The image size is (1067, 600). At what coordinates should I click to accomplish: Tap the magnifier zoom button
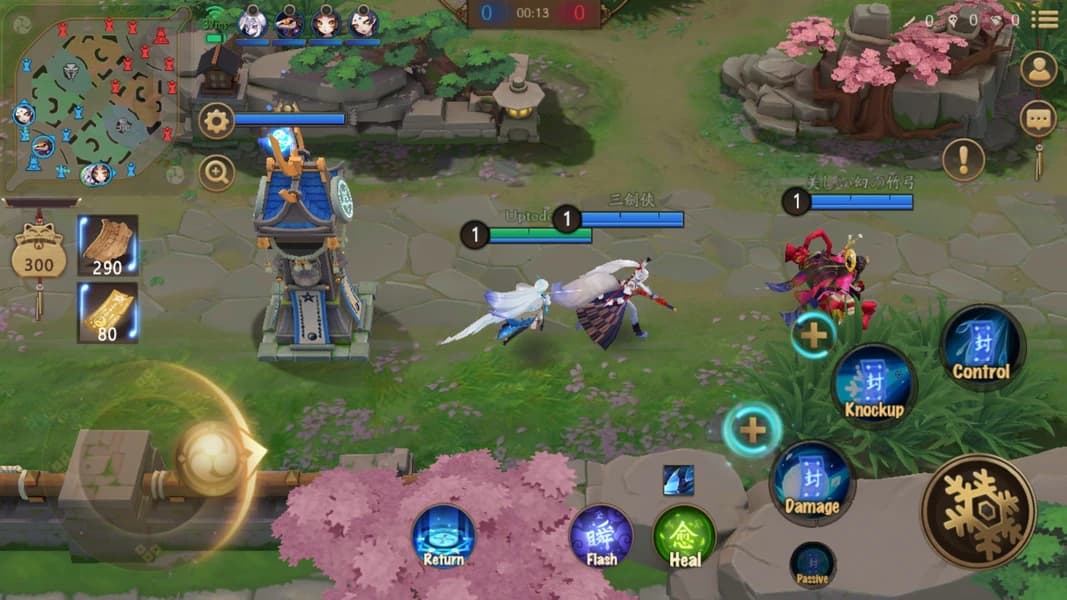tap(216, 173)
